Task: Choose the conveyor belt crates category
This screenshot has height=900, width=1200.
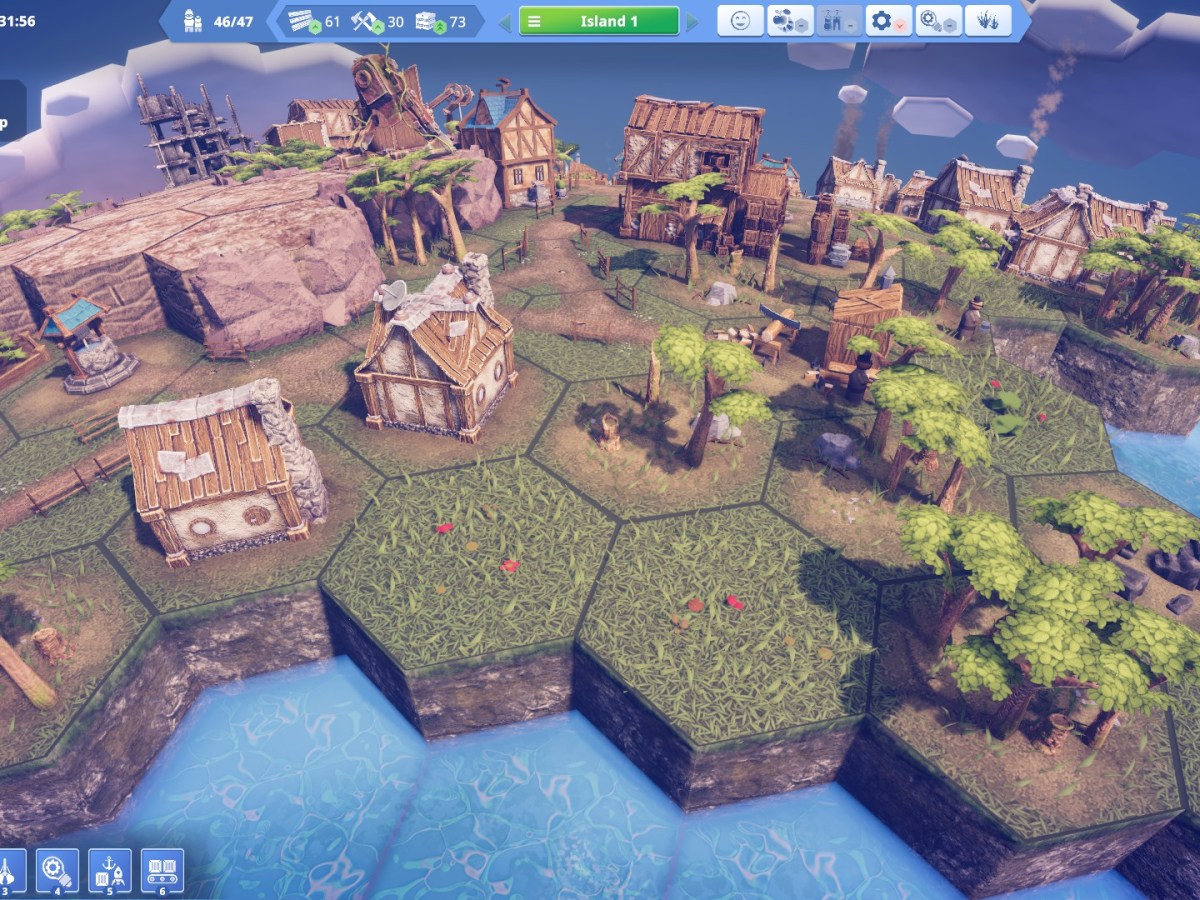Action: (x=162, y=870)
